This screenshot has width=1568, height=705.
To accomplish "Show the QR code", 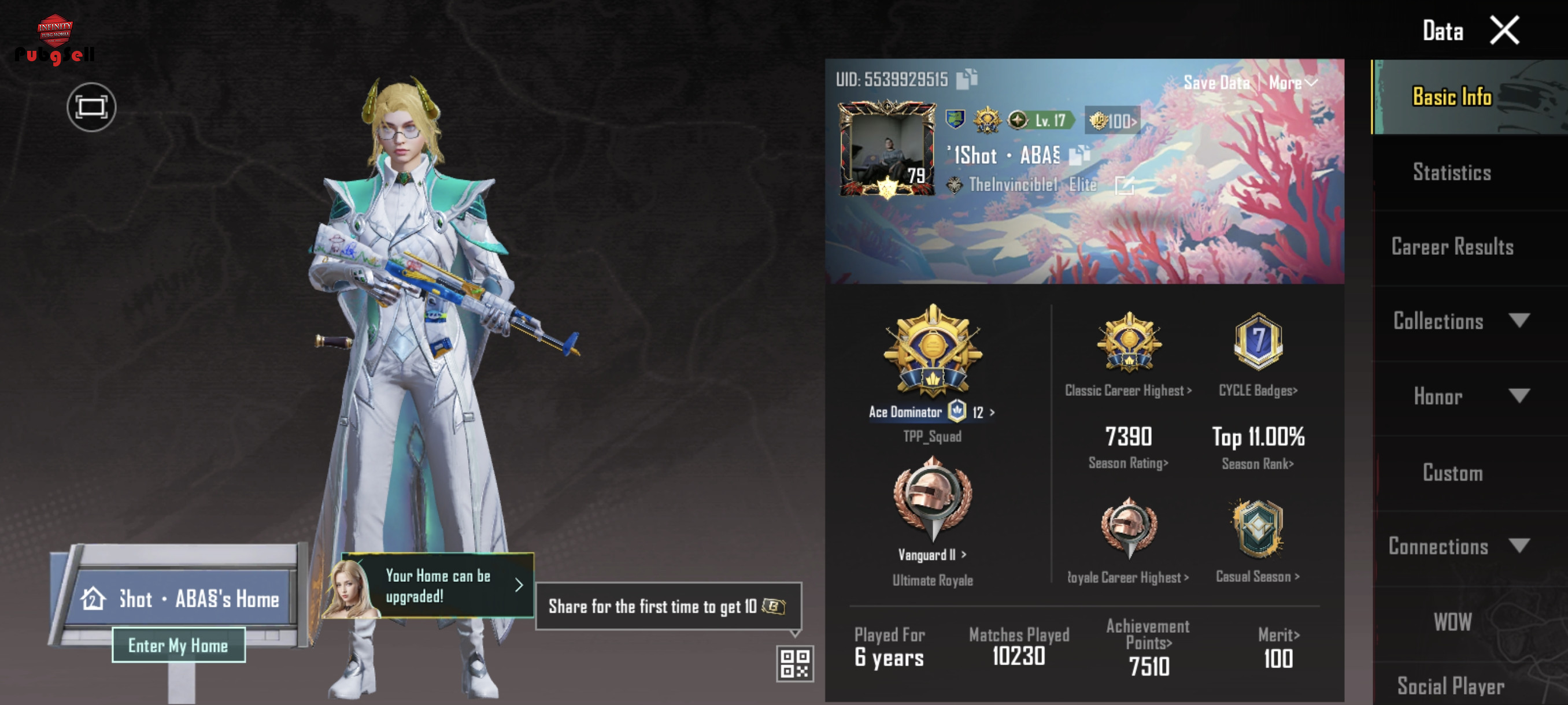I will coord(795,663).
